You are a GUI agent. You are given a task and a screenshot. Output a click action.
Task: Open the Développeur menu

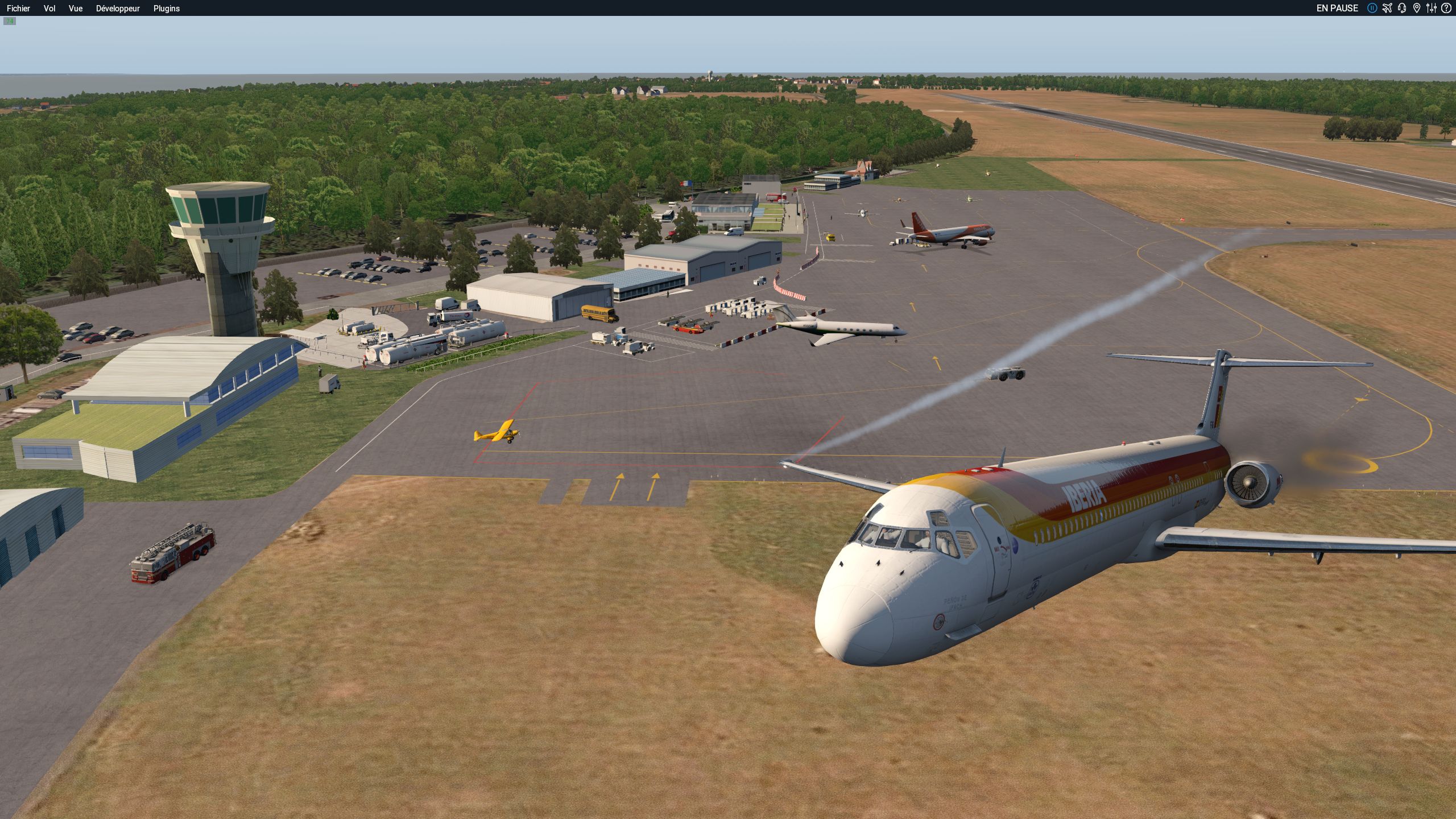(118, 9)
